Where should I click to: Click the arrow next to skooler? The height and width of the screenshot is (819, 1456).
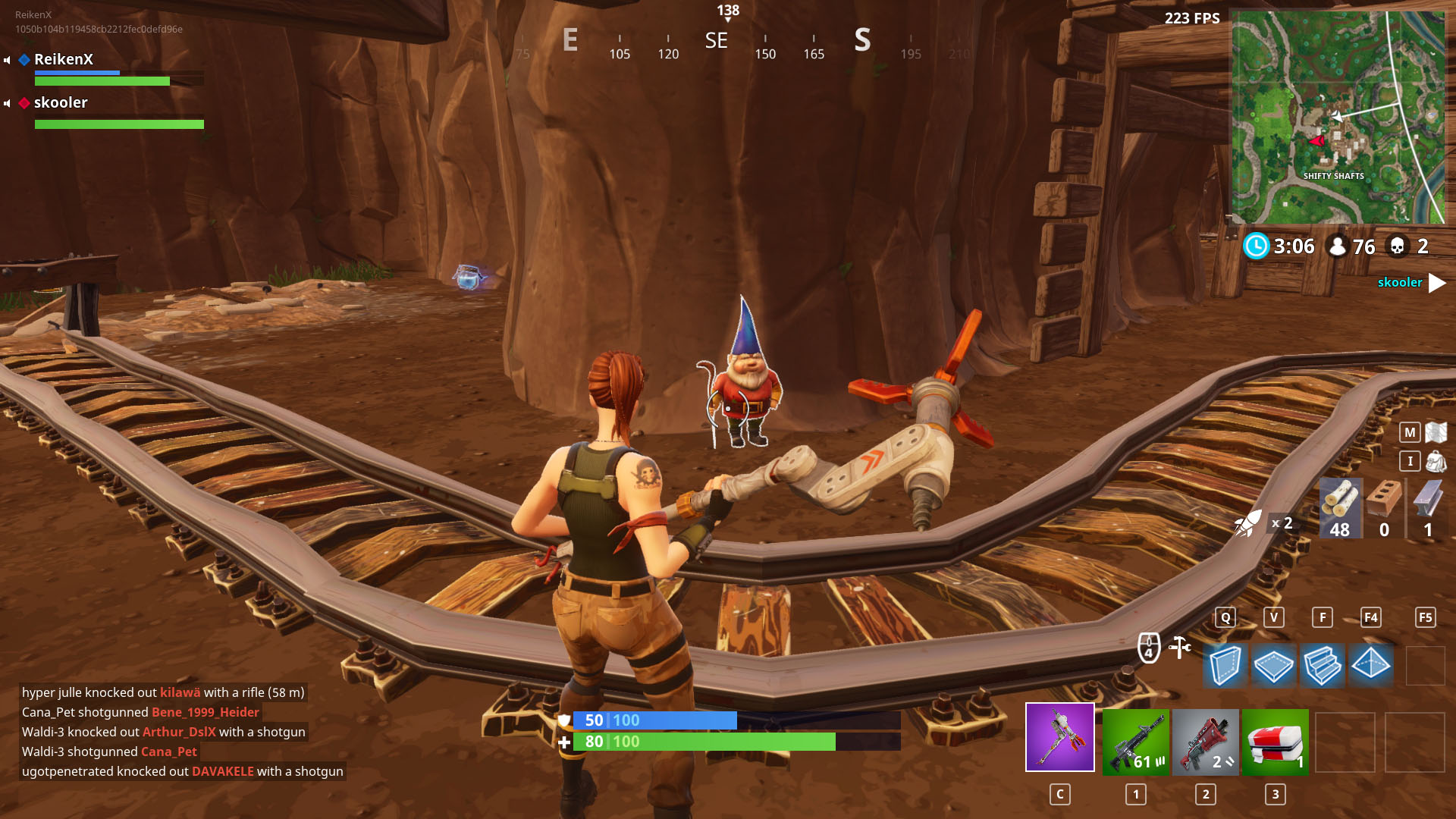[x=1436, y=283]
